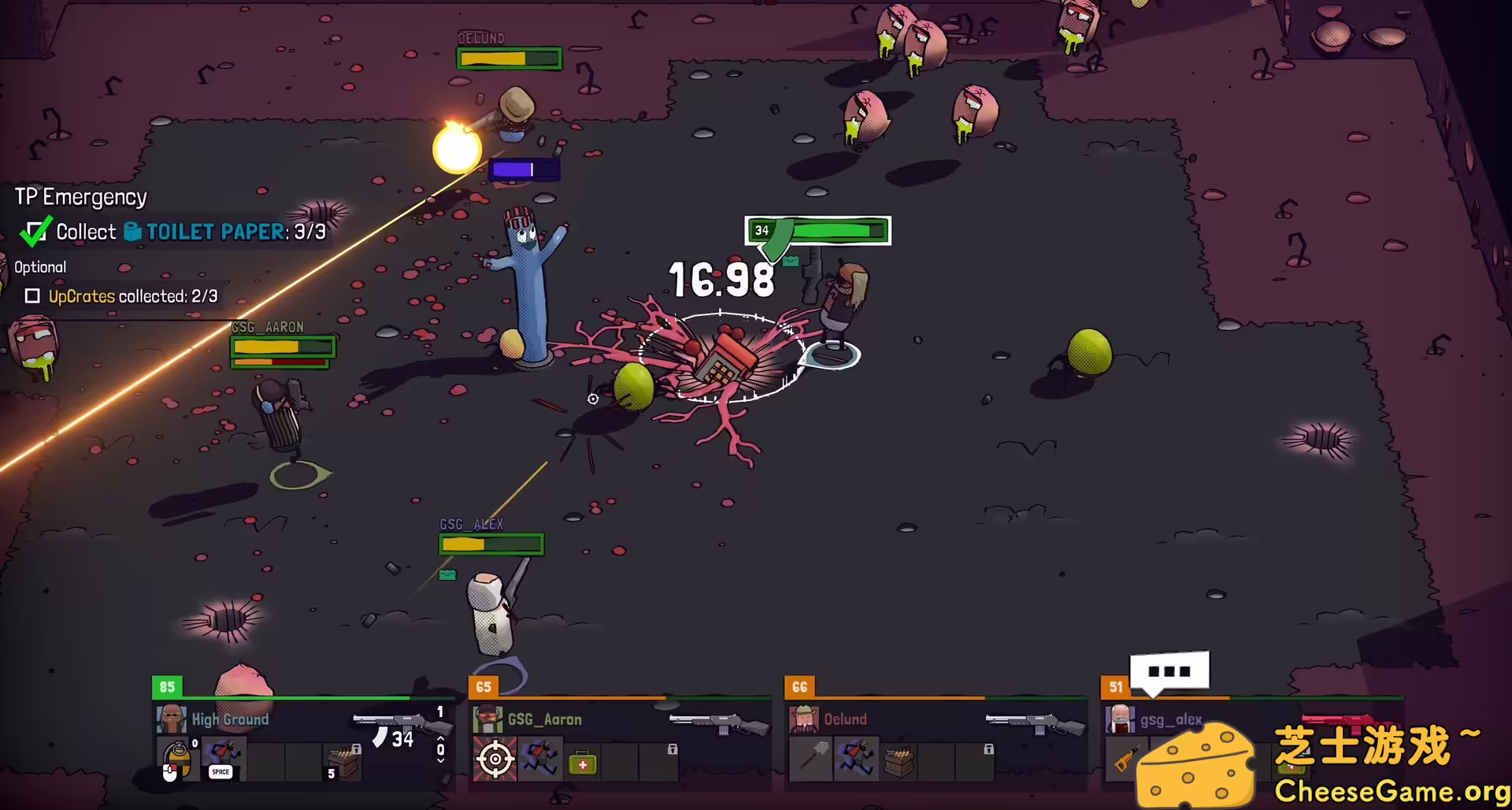Click the chat bubble above gsg_alex's panel
The image size is (1512, 810).
(x=1169, y=671)
